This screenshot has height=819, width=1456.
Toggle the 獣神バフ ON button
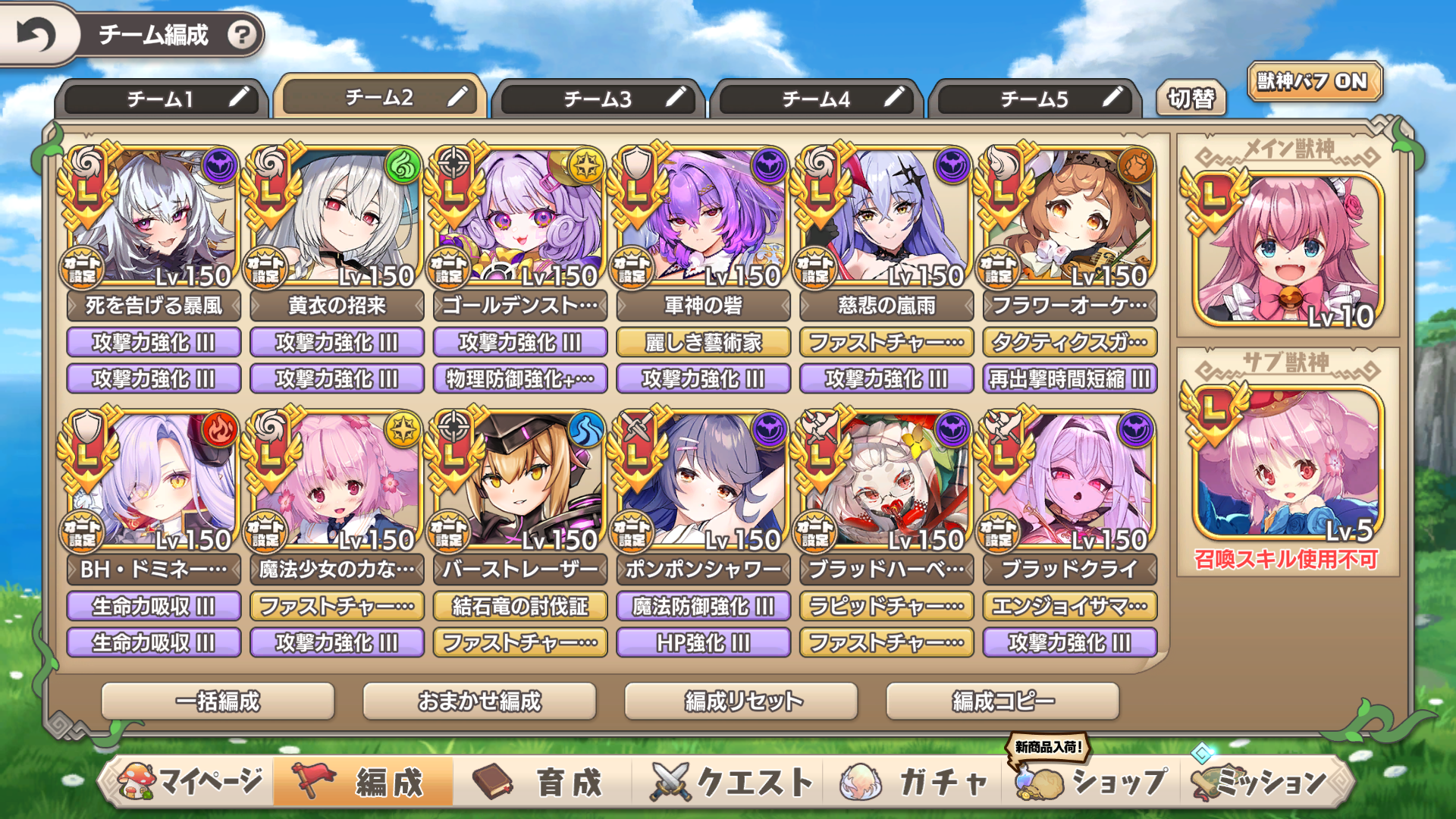pyautogui.click(x=1313, y=82)
